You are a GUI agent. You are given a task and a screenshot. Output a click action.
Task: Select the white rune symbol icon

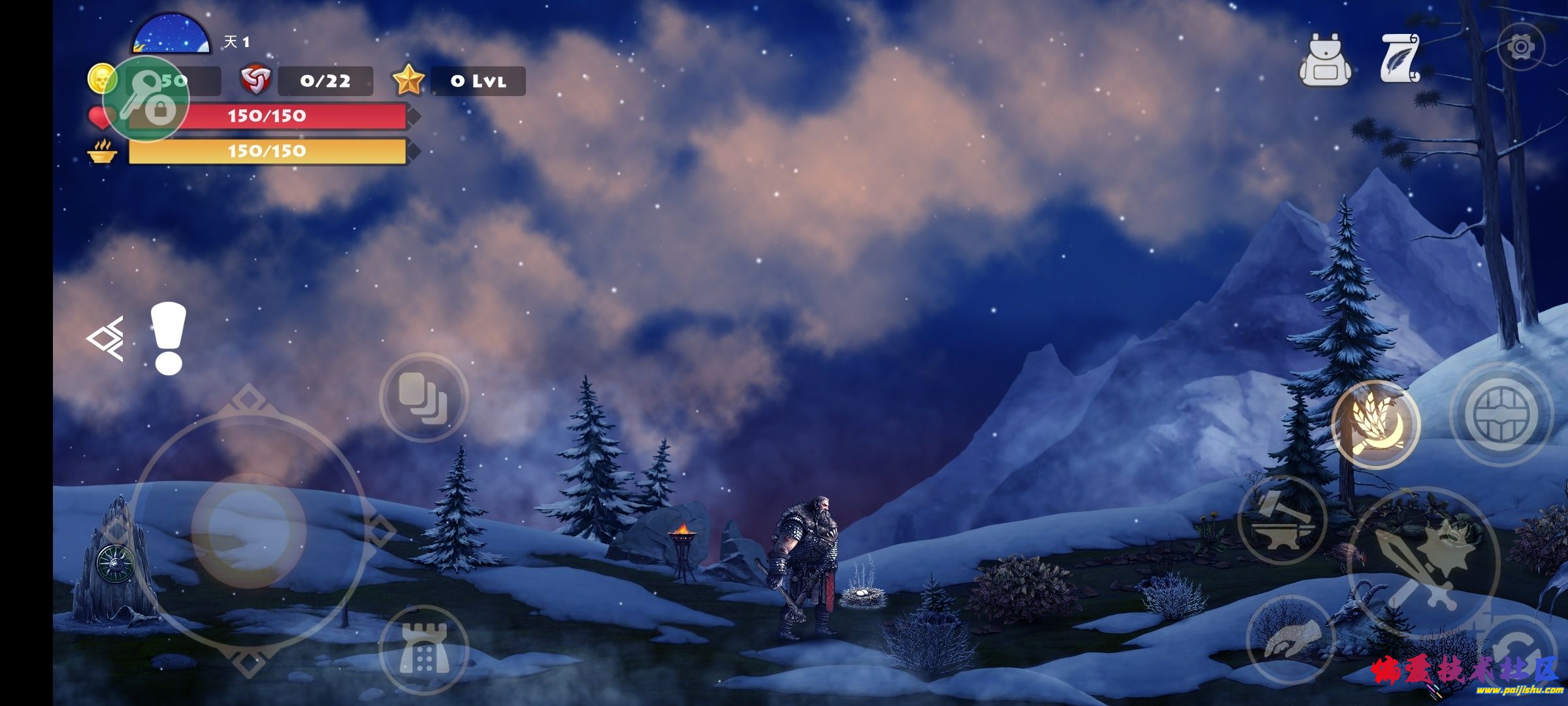tap(106, 339)
